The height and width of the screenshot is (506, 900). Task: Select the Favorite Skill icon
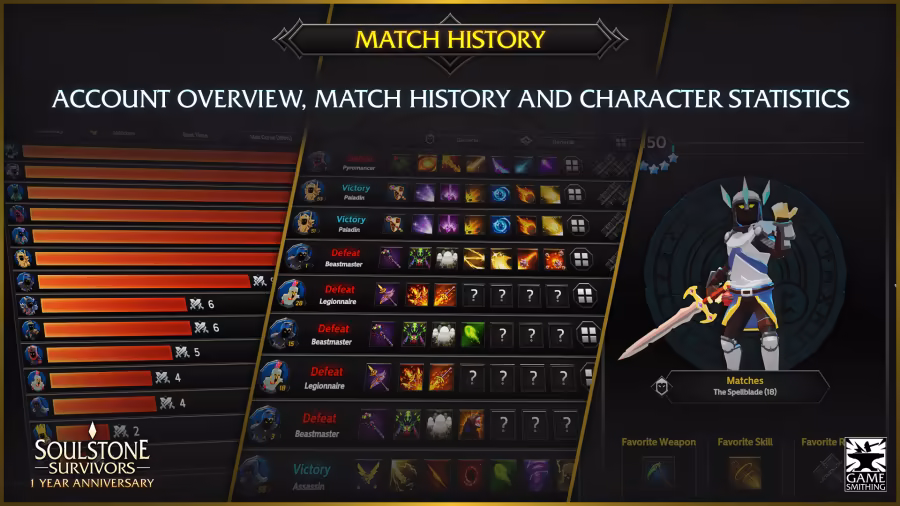[x=744, y=474]
